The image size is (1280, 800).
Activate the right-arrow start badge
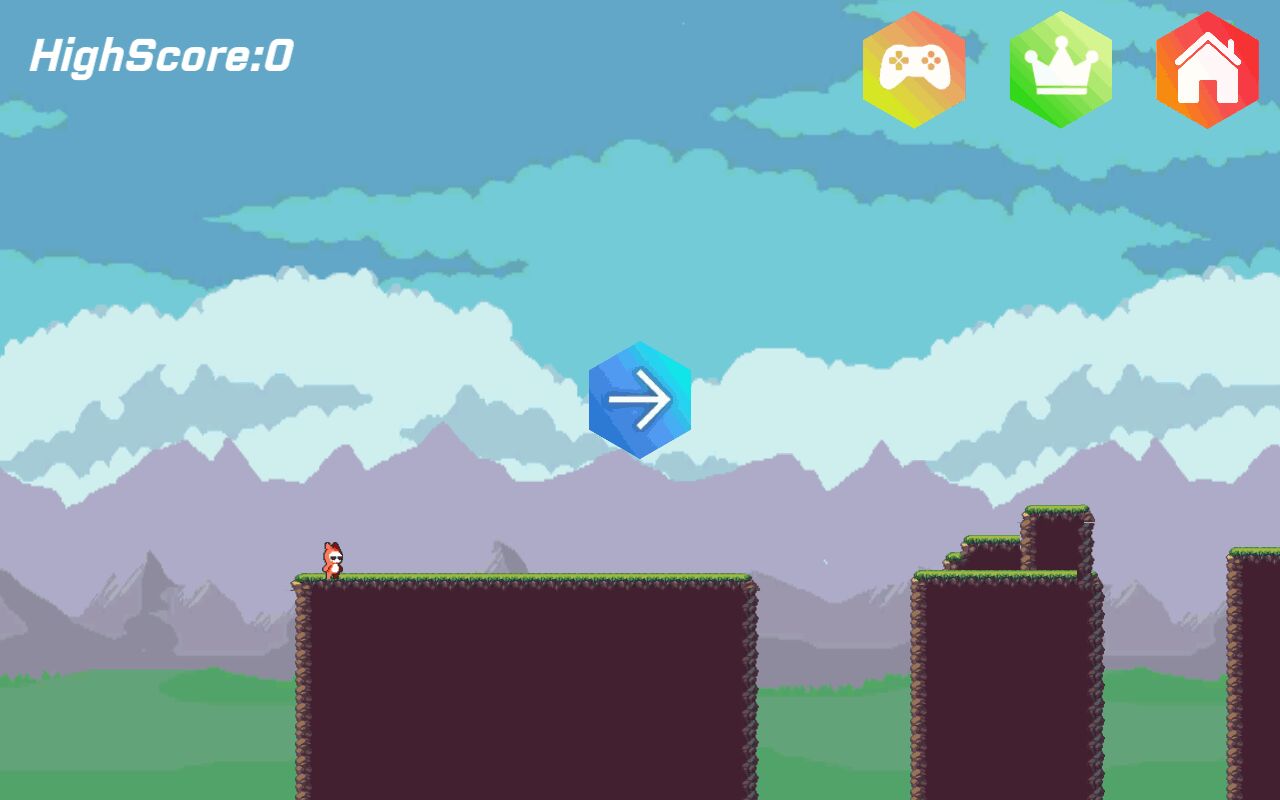[641, 398]
